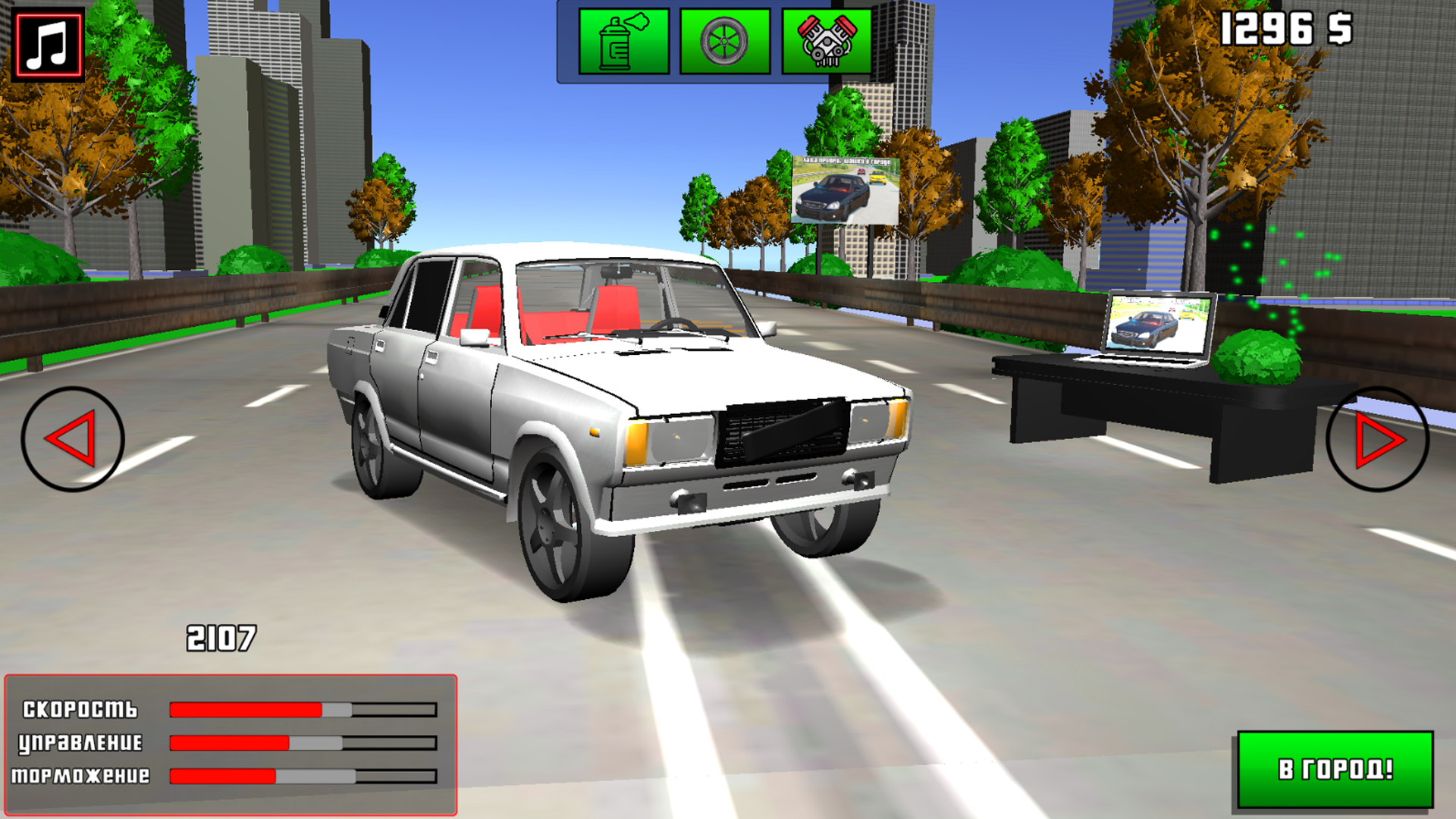Switch to the engine tuning tab

(828, 42)
